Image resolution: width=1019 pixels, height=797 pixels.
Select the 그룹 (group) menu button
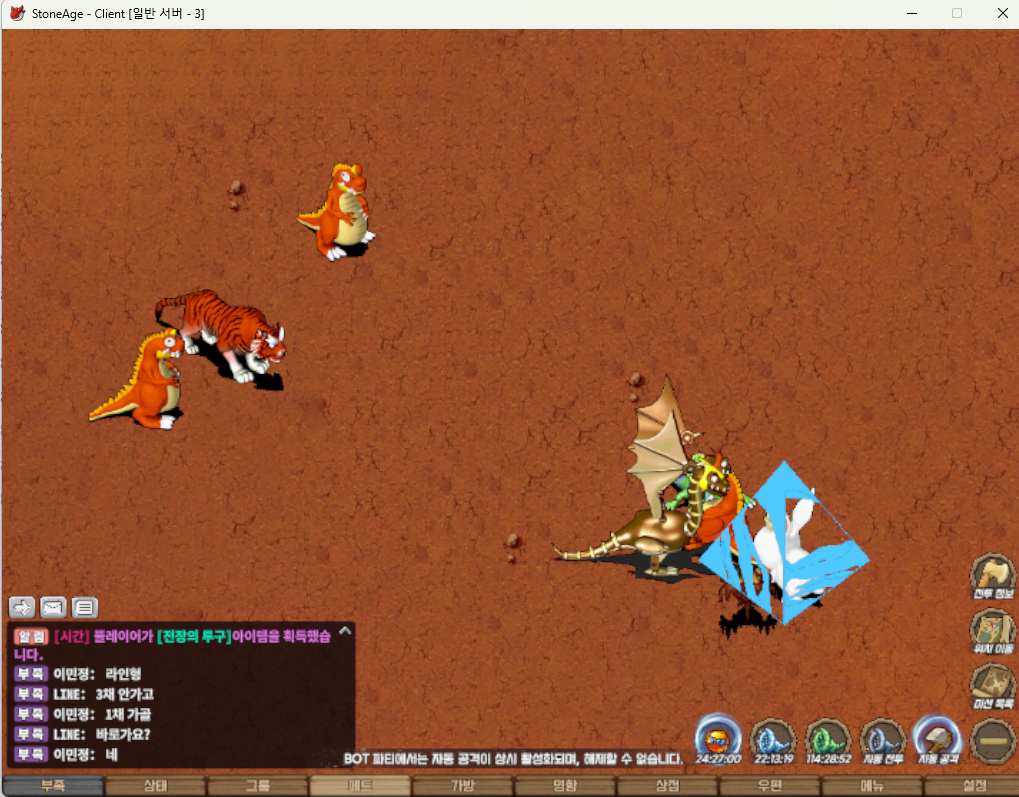pos(258,786)
